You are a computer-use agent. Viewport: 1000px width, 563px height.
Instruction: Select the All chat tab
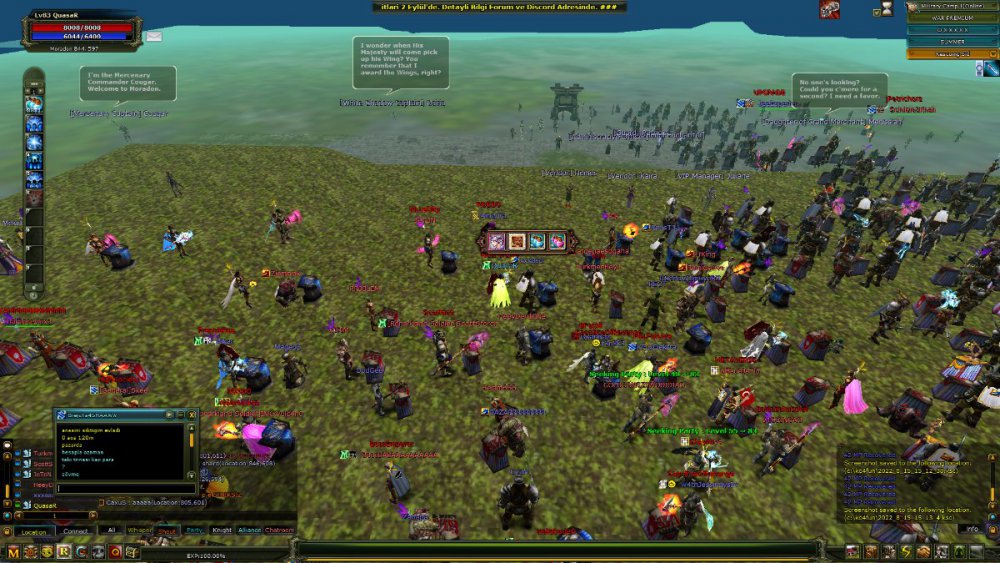click(112, 530)
